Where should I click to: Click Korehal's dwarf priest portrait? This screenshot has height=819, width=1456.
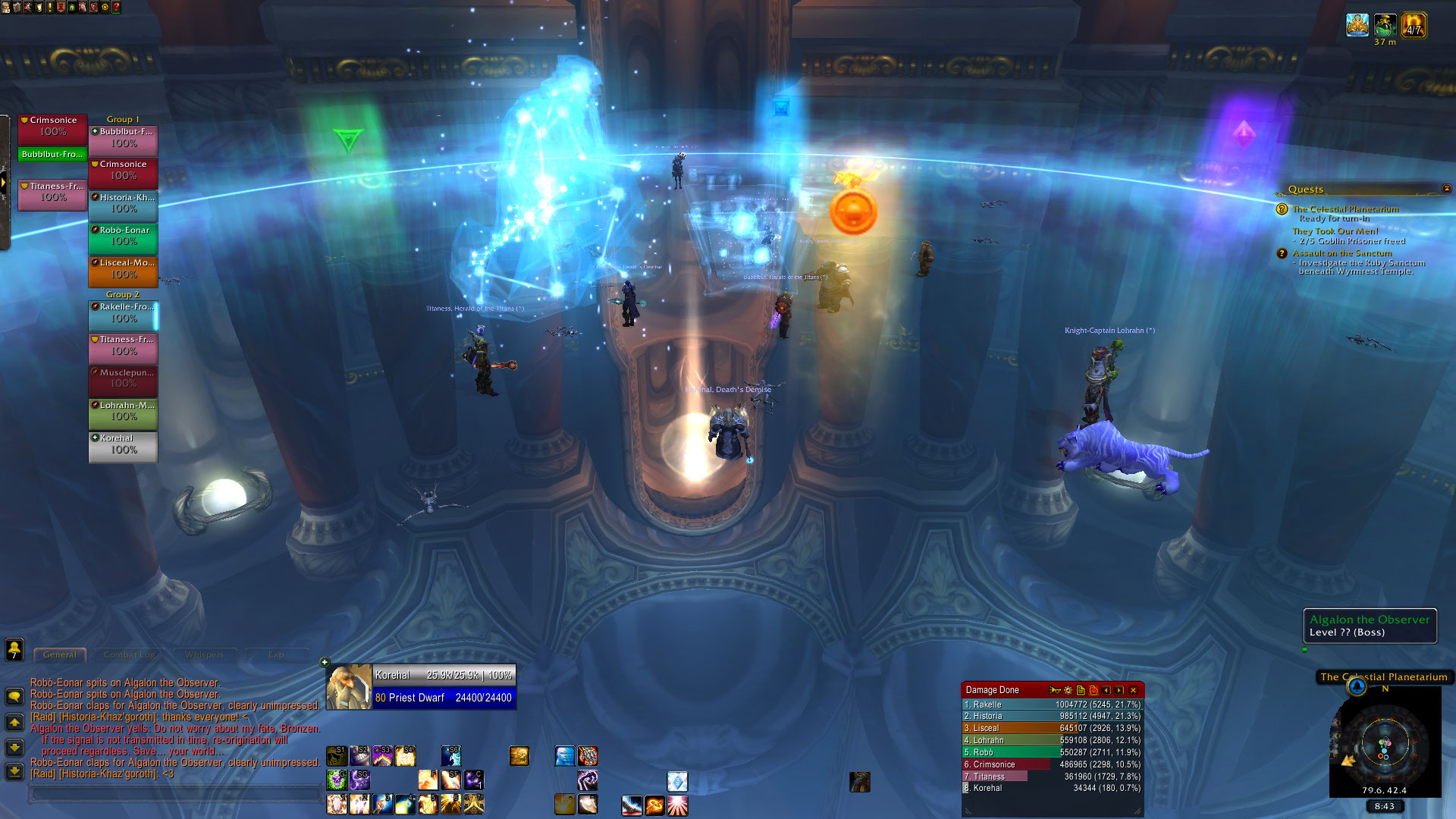349,687
